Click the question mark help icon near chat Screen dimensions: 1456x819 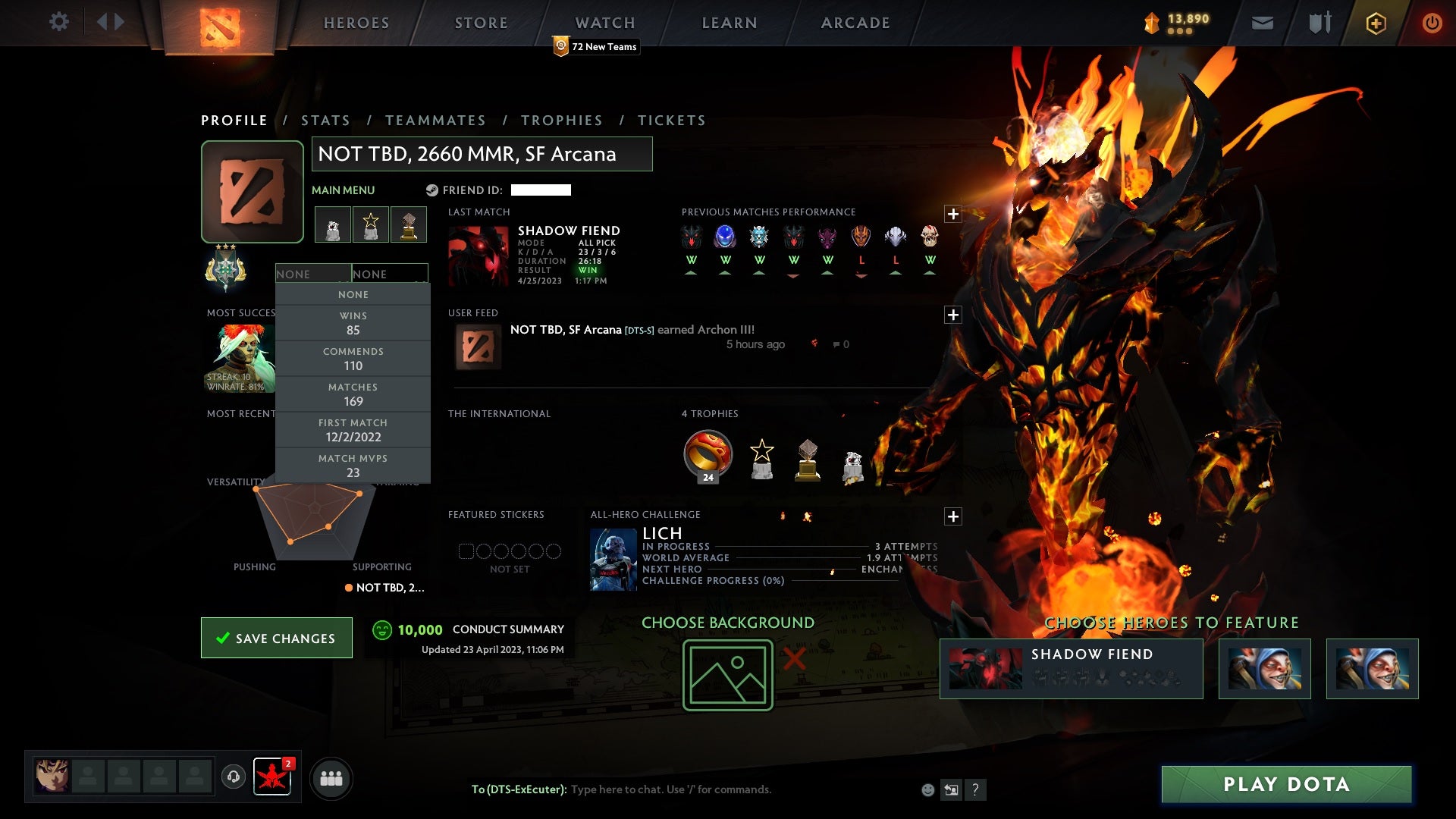point(975,789)
